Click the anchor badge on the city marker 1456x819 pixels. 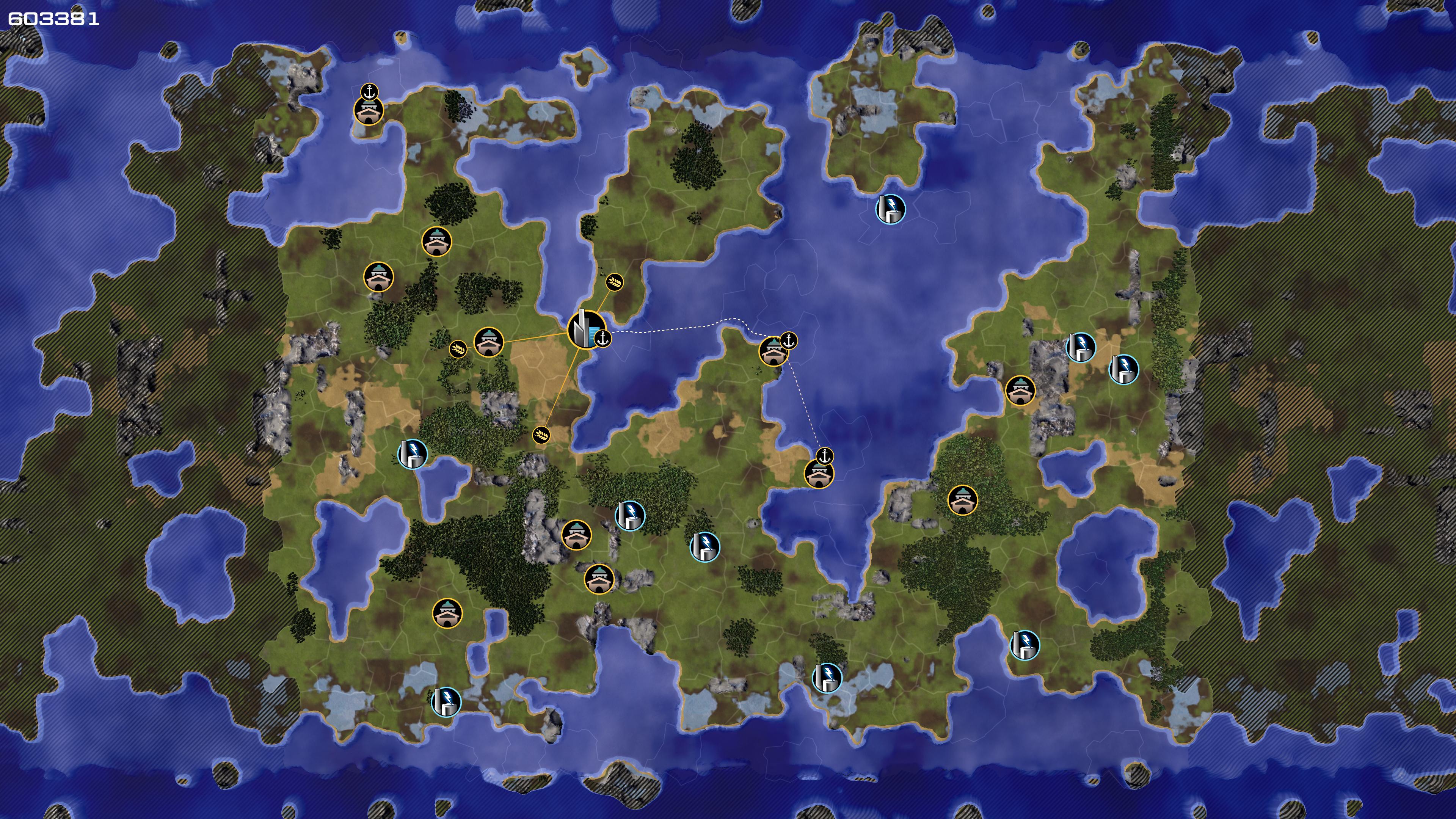click(x=603, y=339)
